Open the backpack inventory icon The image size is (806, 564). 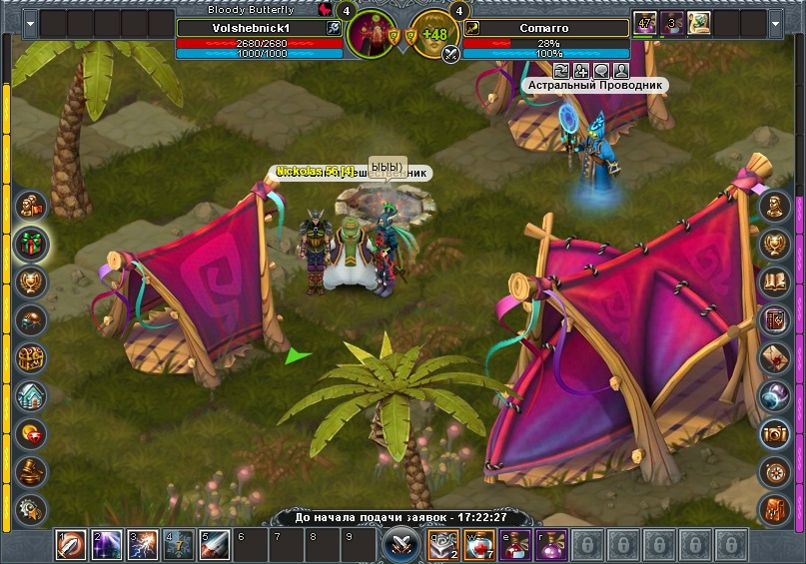[775, 508]
